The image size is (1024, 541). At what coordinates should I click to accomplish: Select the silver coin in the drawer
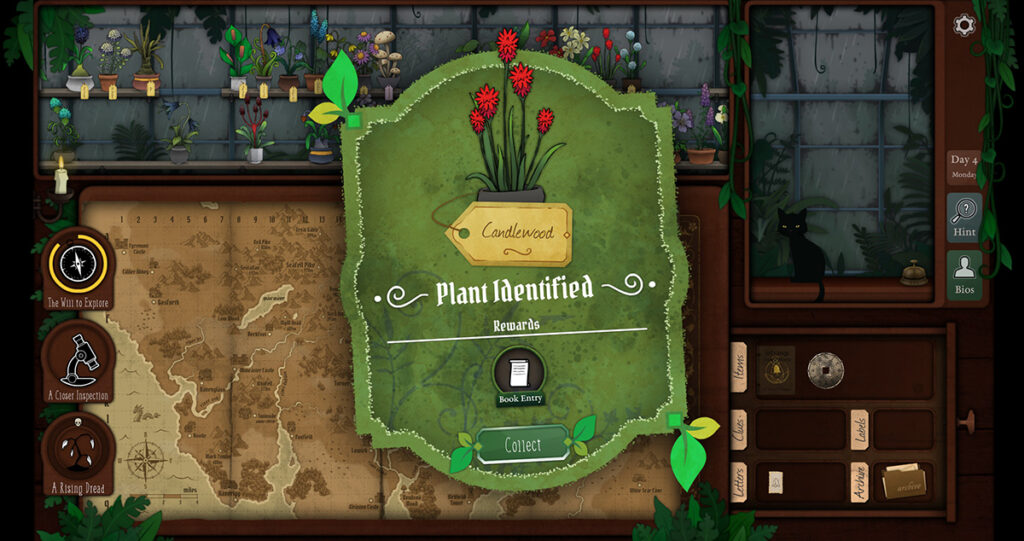825,370
